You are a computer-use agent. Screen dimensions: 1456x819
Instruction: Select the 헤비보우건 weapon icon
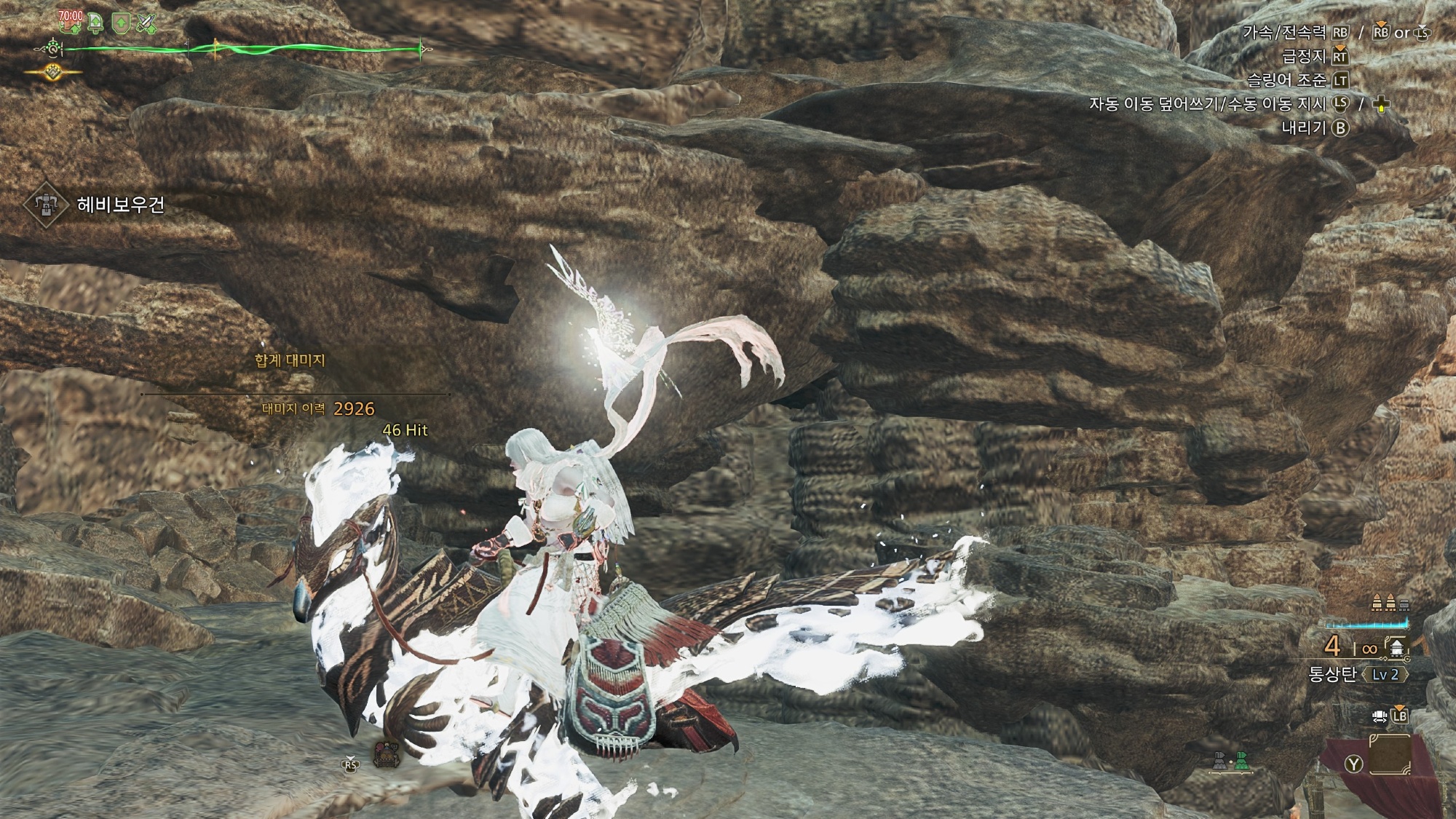pyautogui.click(x=46, y=205)
